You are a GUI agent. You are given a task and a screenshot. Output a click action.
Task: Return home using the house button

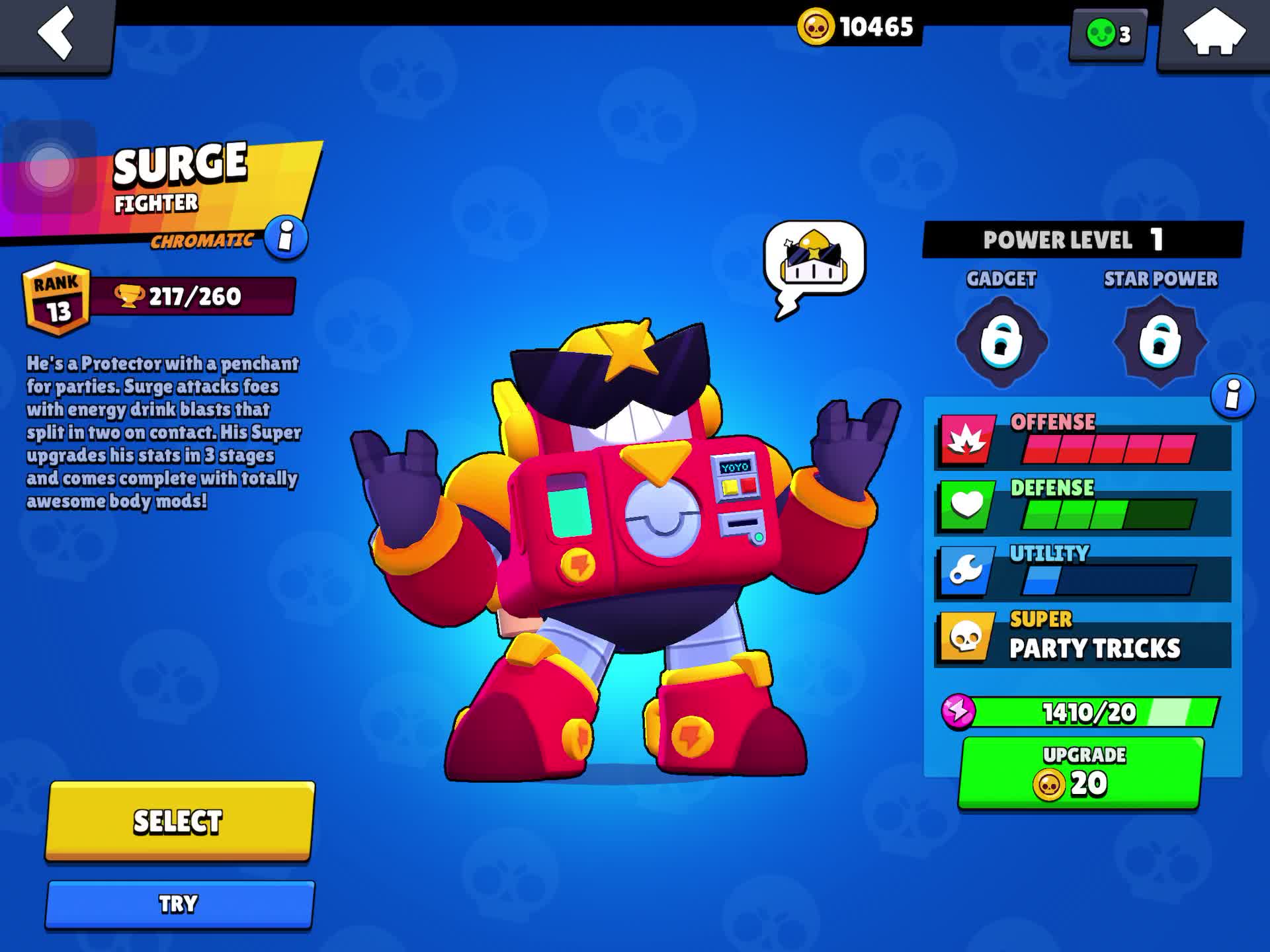1216,33
